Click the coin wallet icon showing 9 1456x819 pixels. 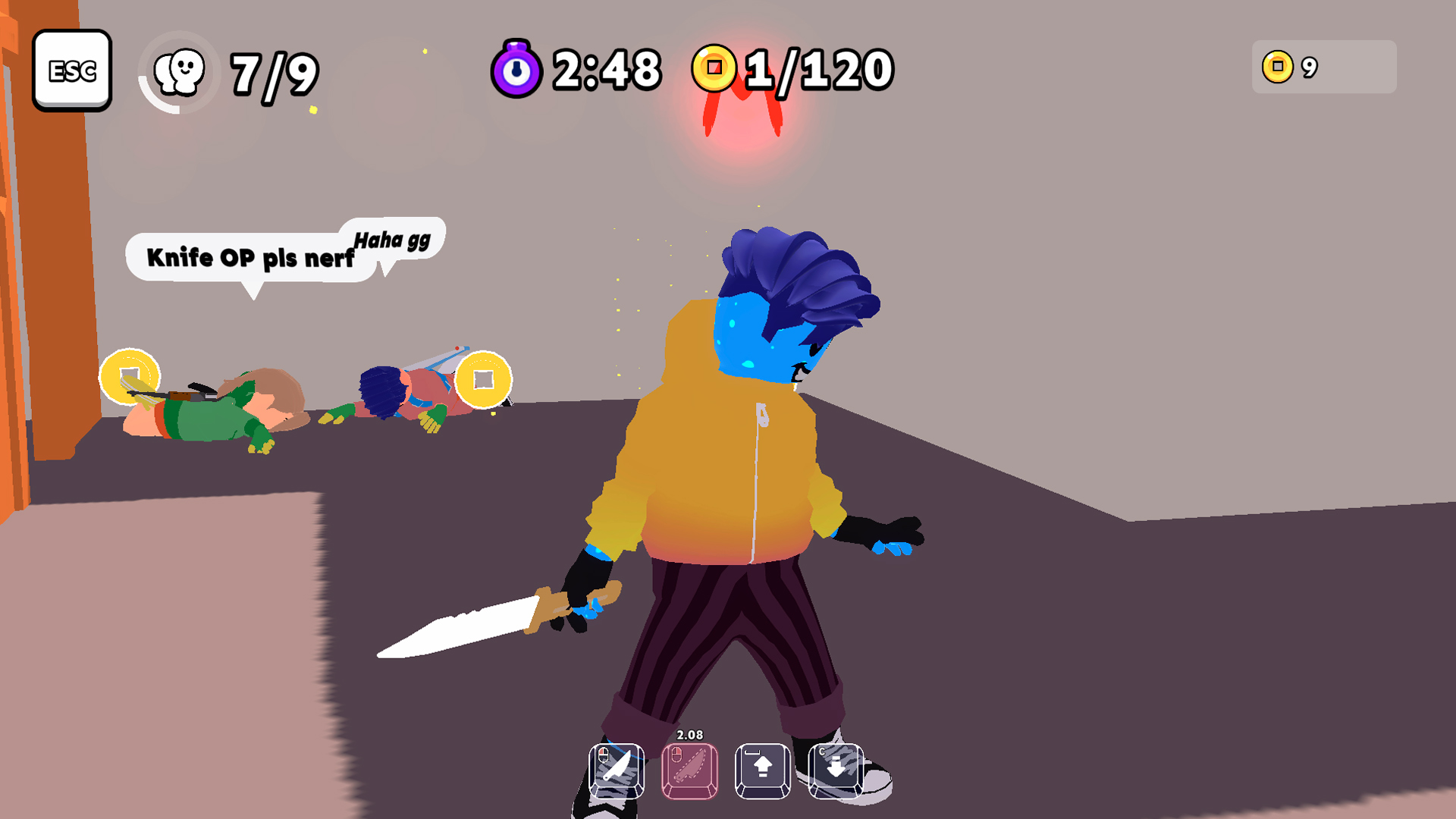coord(1276,67)
